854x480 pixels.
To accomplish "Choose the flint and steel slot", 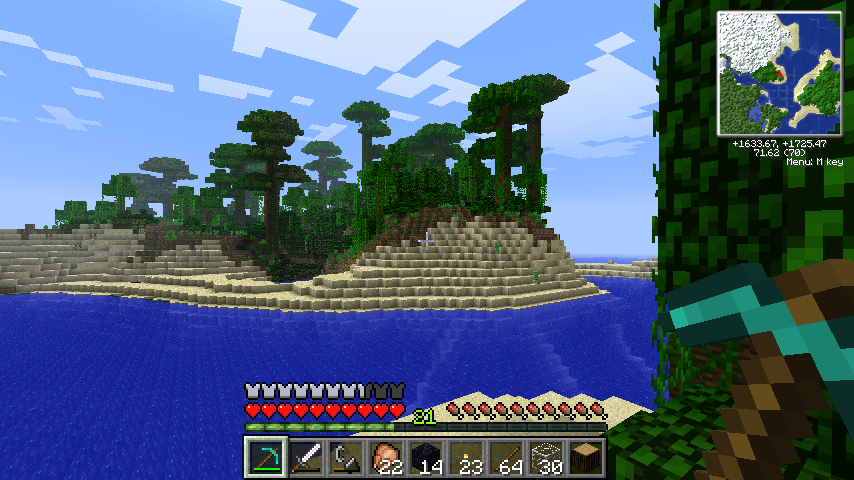I will [346, 458].
